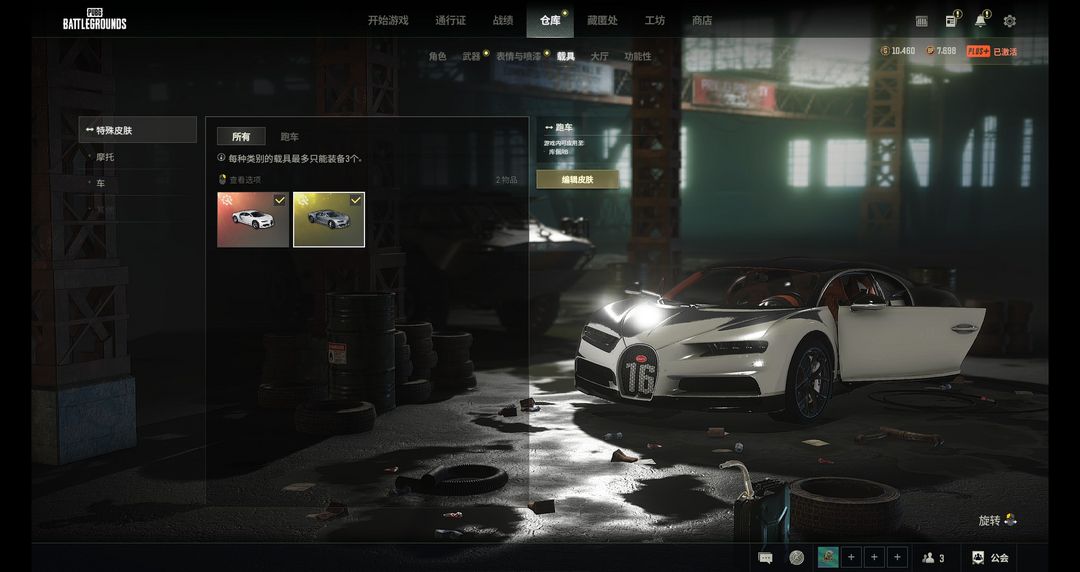This screenshot has width=1080, height=572.
Task: Open settings with the gear icon
Action: click(x=1009, y=21)
